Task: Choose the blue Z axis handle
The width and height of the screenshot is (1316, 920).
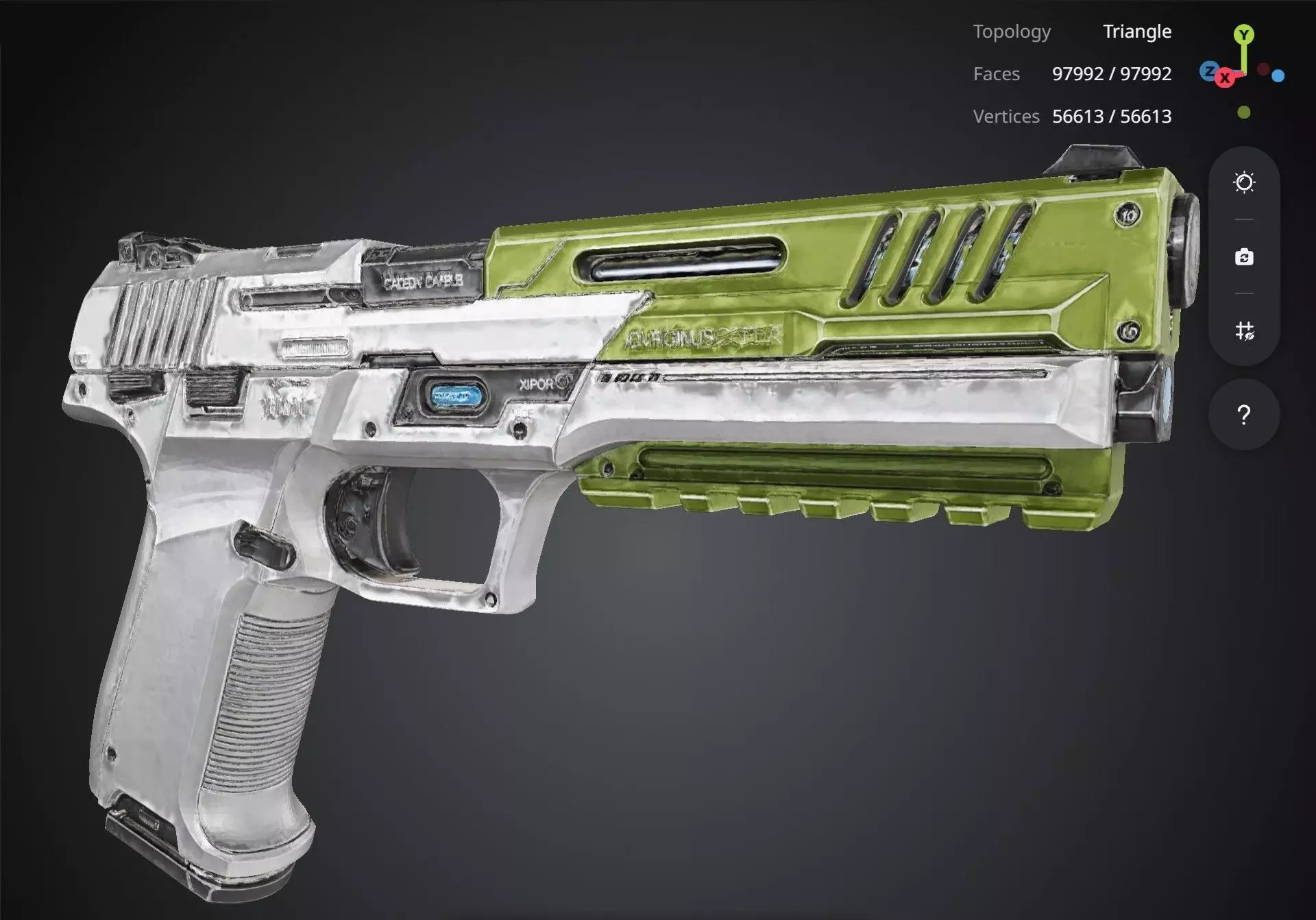Action: click(1209, 70)
